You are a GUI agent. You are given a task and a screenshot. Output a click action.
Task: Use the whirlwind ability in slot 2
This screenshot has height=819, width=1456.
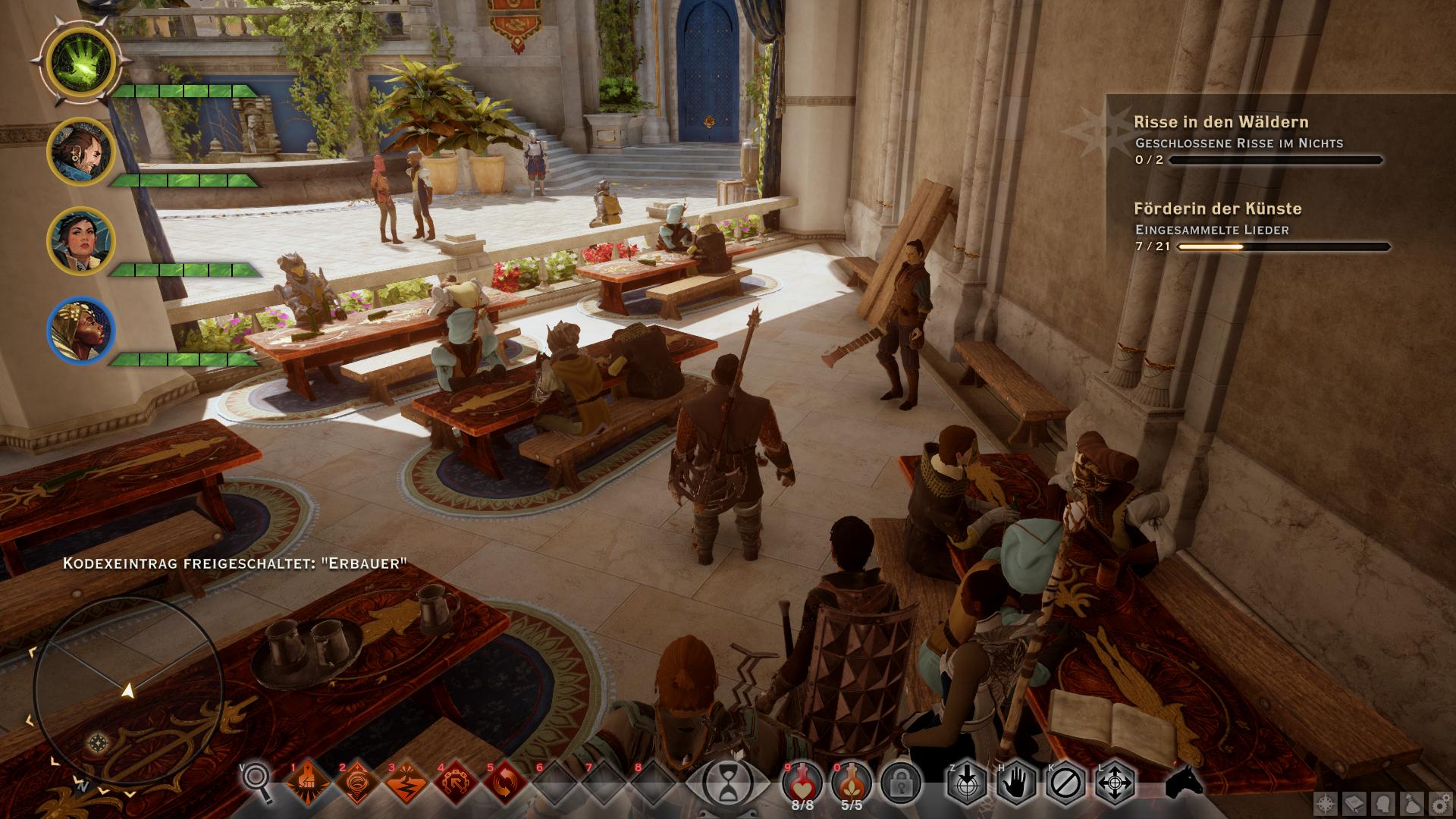point(358,783)
